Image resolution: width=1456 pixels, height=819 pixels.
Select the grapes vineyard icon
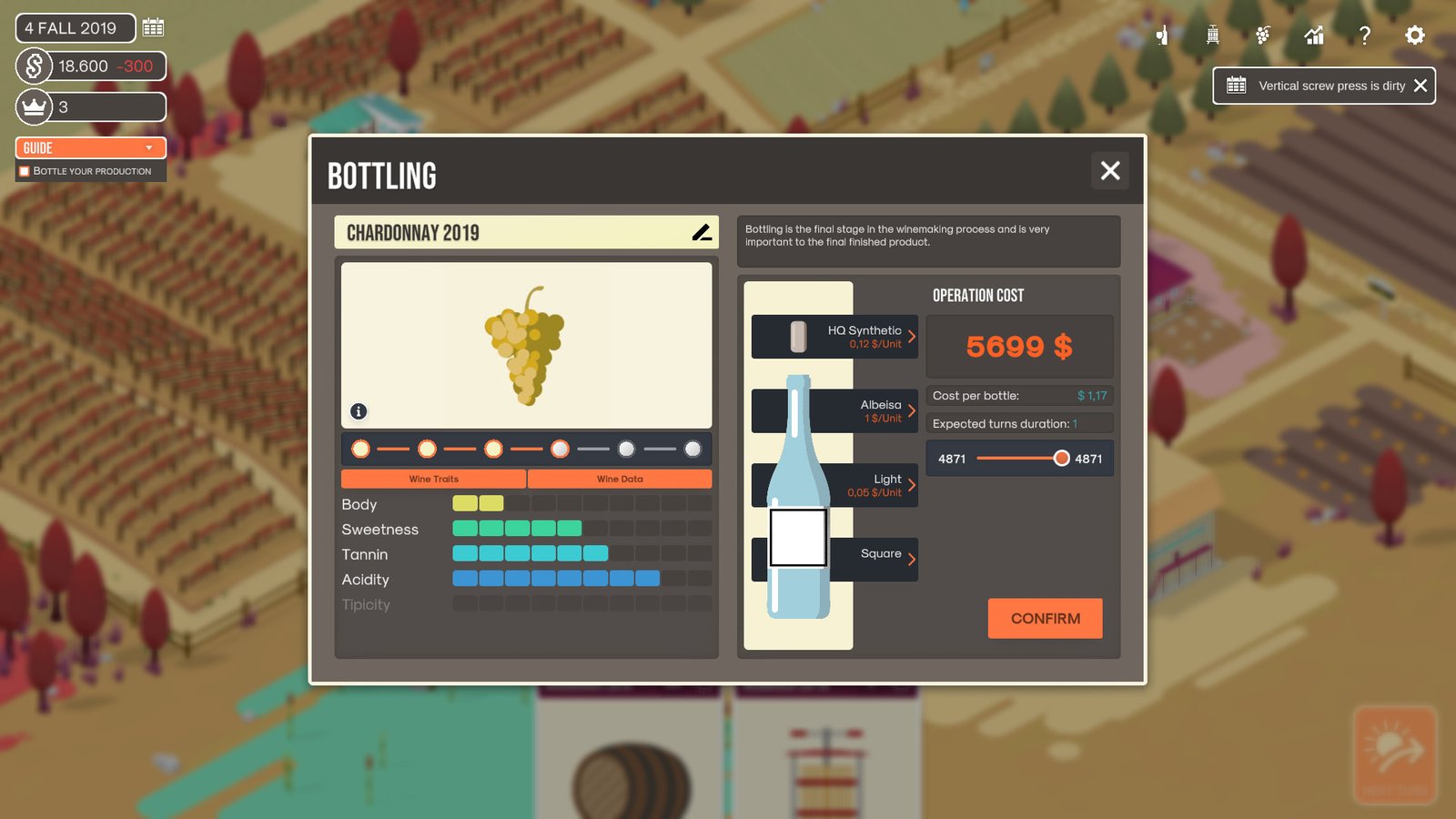pyautogui.click(x=1262, y=35)
